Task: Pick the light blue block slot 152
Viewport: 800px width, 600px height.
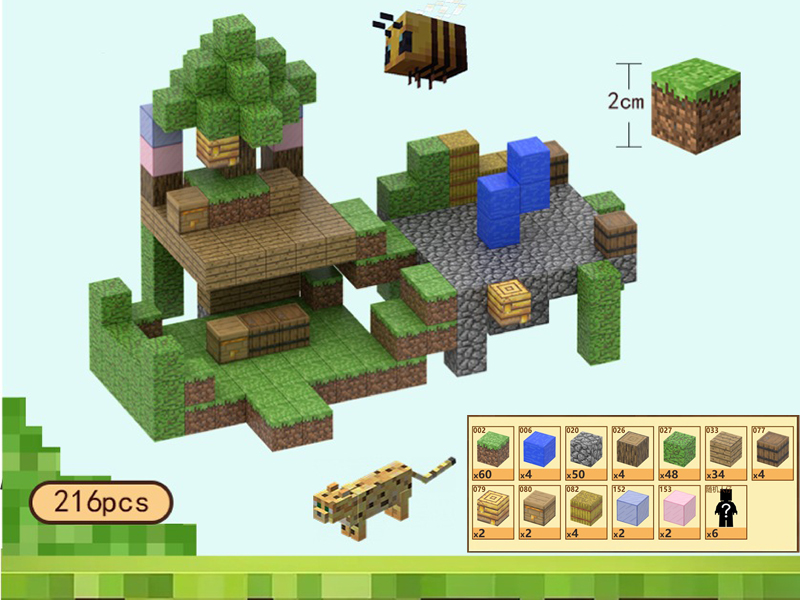Action: click(634, 510)
